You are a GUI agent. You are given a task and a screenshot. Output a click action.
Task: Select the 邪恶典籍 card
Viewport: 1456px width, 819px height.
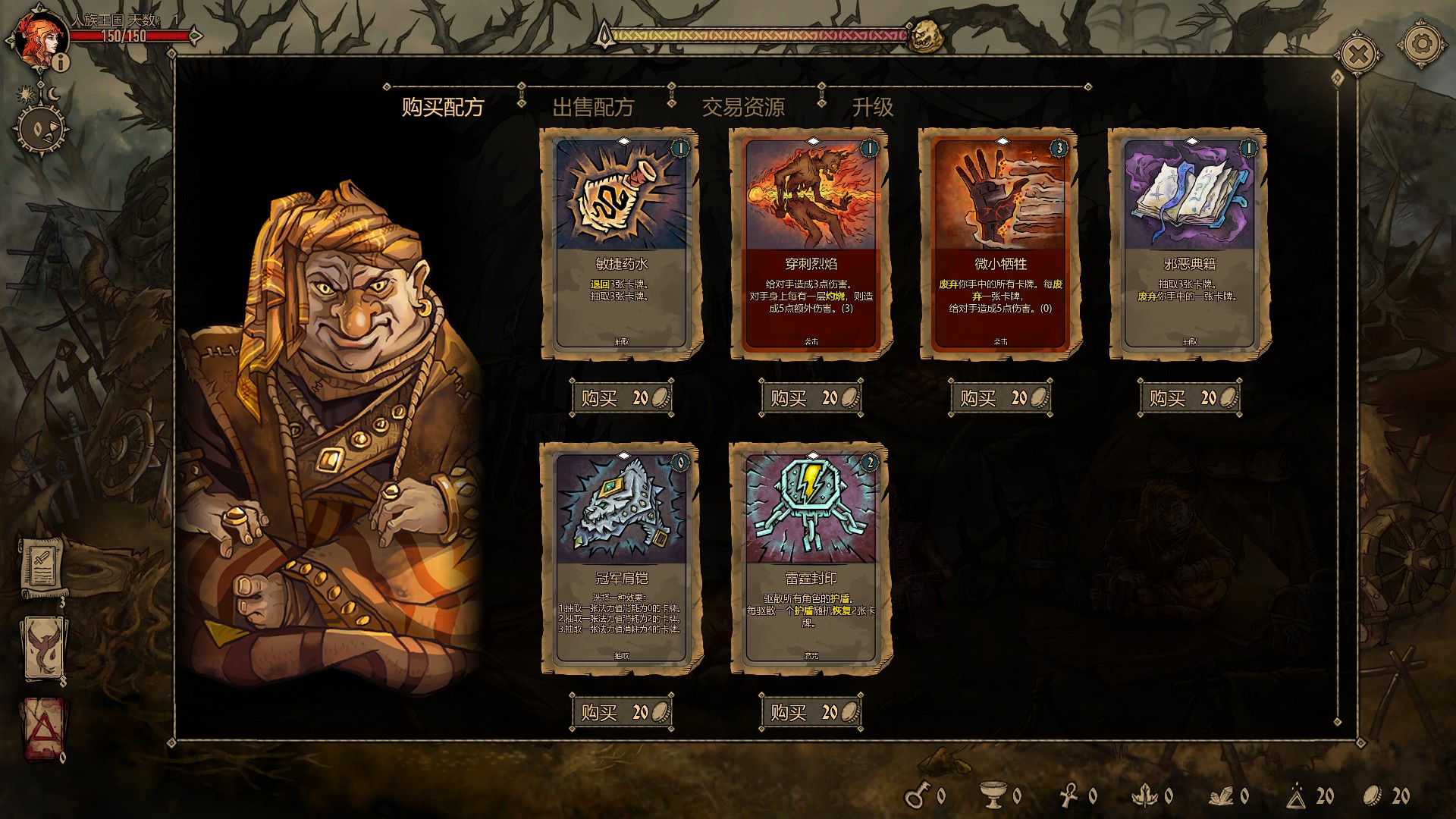tap(1190, 243)
